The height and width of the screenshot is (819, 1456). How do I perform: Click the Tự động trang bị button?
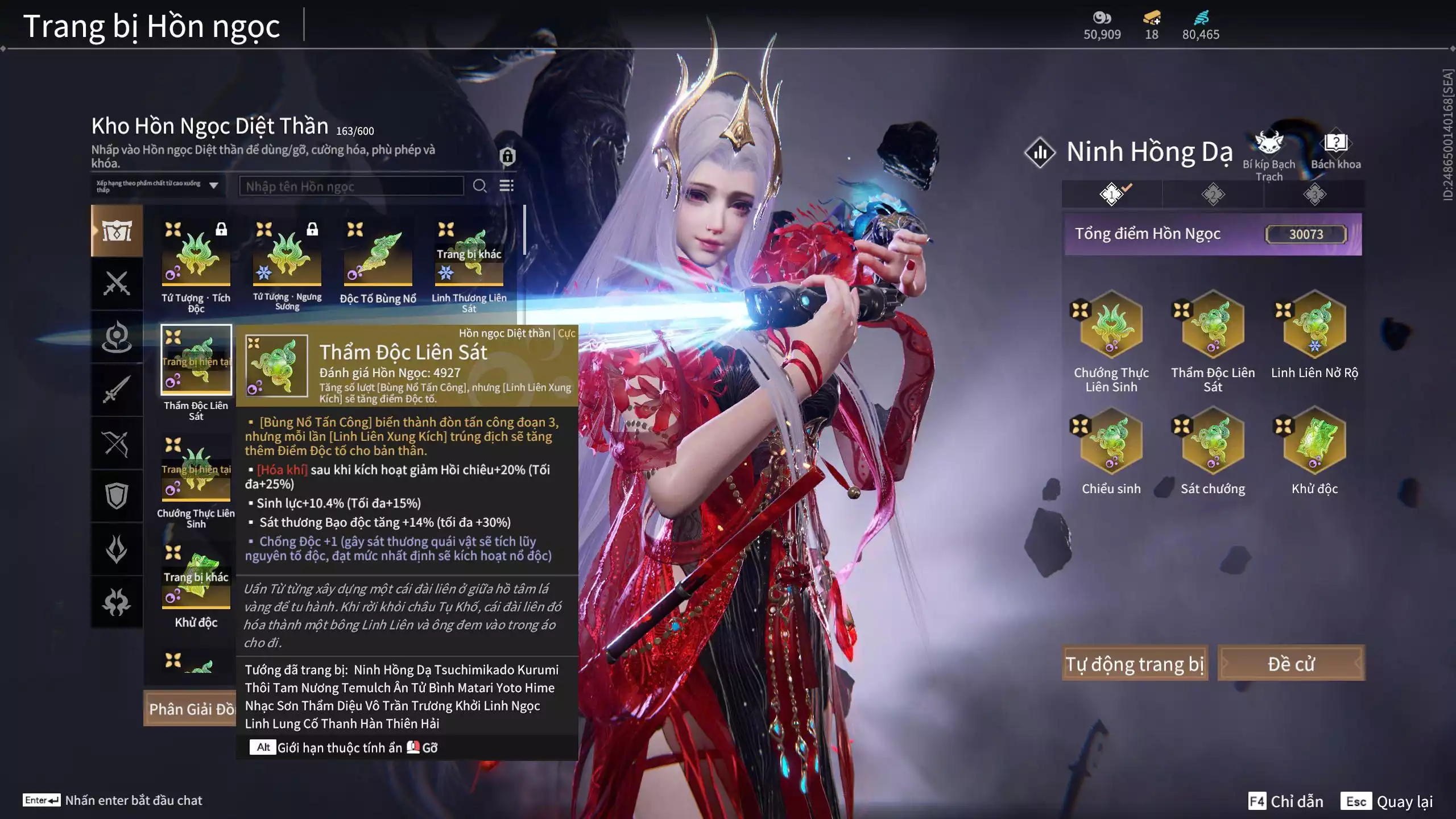(1135, 663)
